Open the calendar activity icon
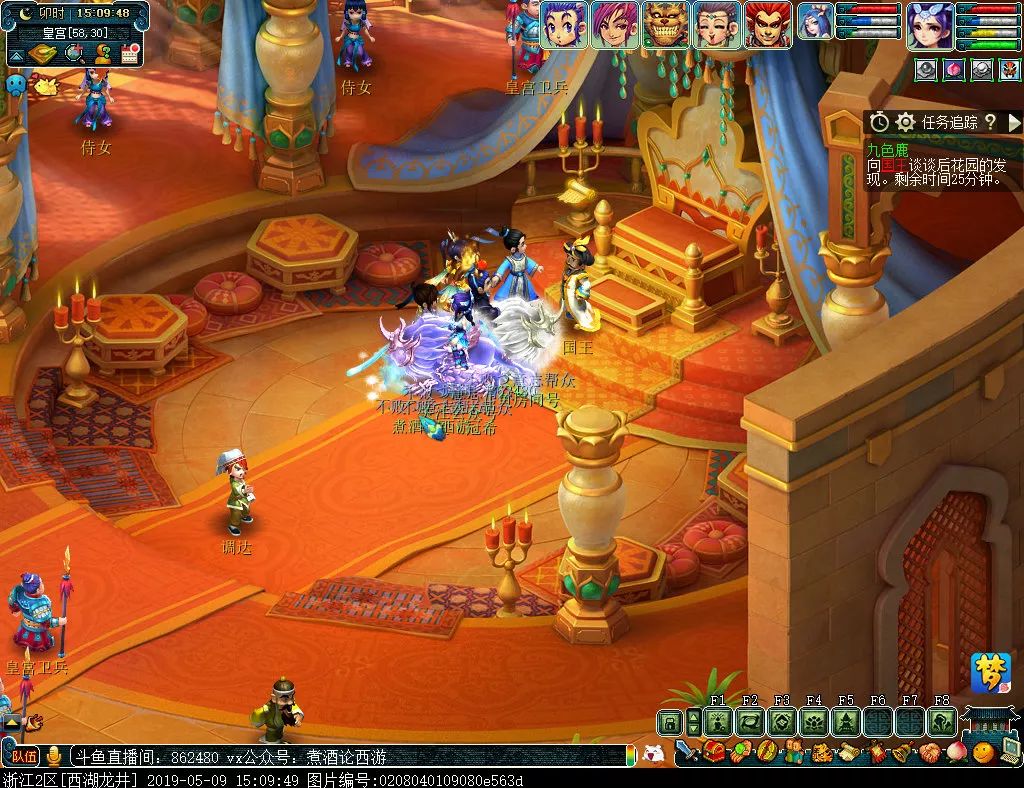The width and height of the screenshot is (1024, 788). 129,54
